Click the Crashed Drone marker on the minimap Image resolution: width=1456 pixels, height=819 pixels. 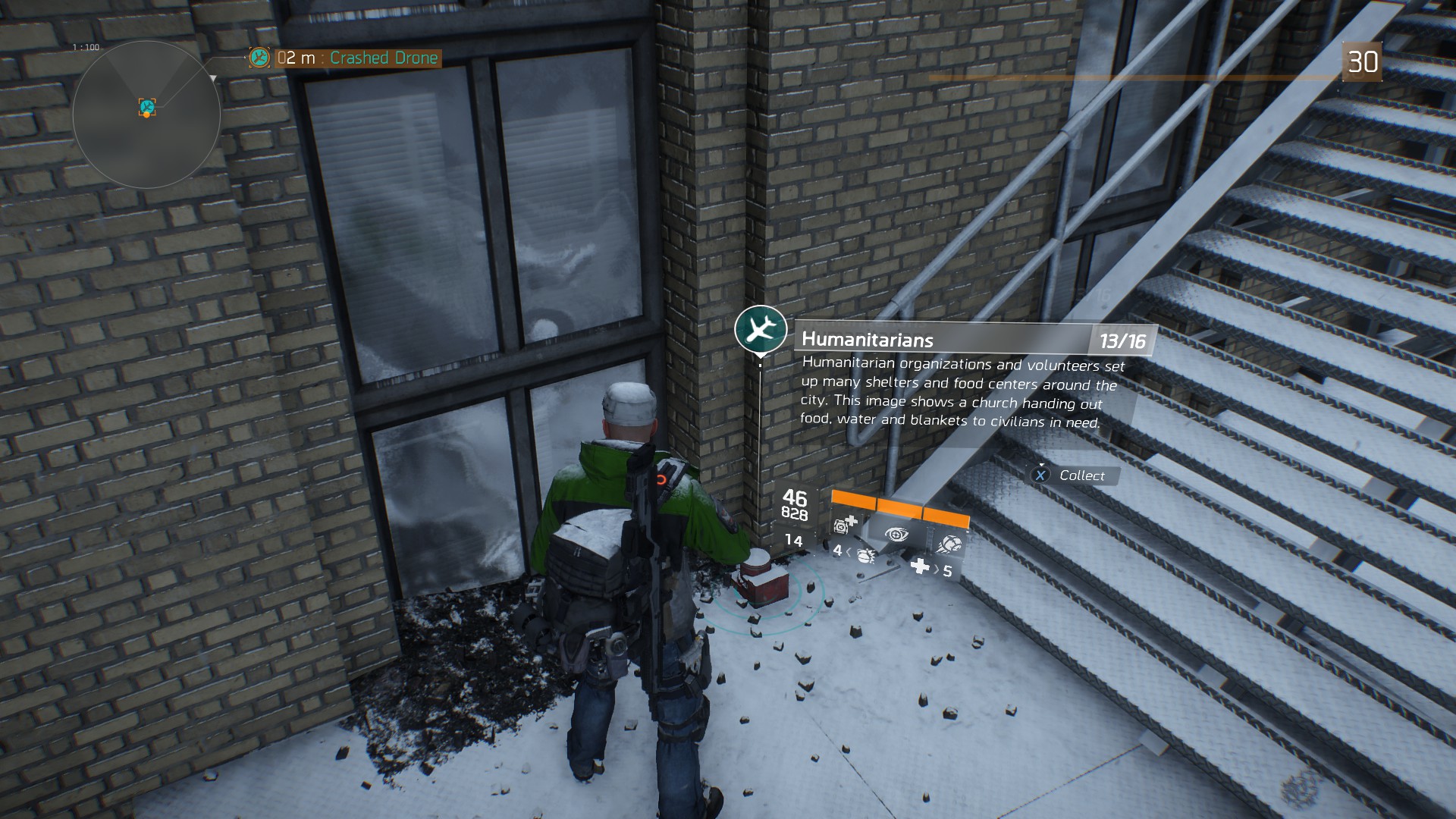[x=147, y=107]
